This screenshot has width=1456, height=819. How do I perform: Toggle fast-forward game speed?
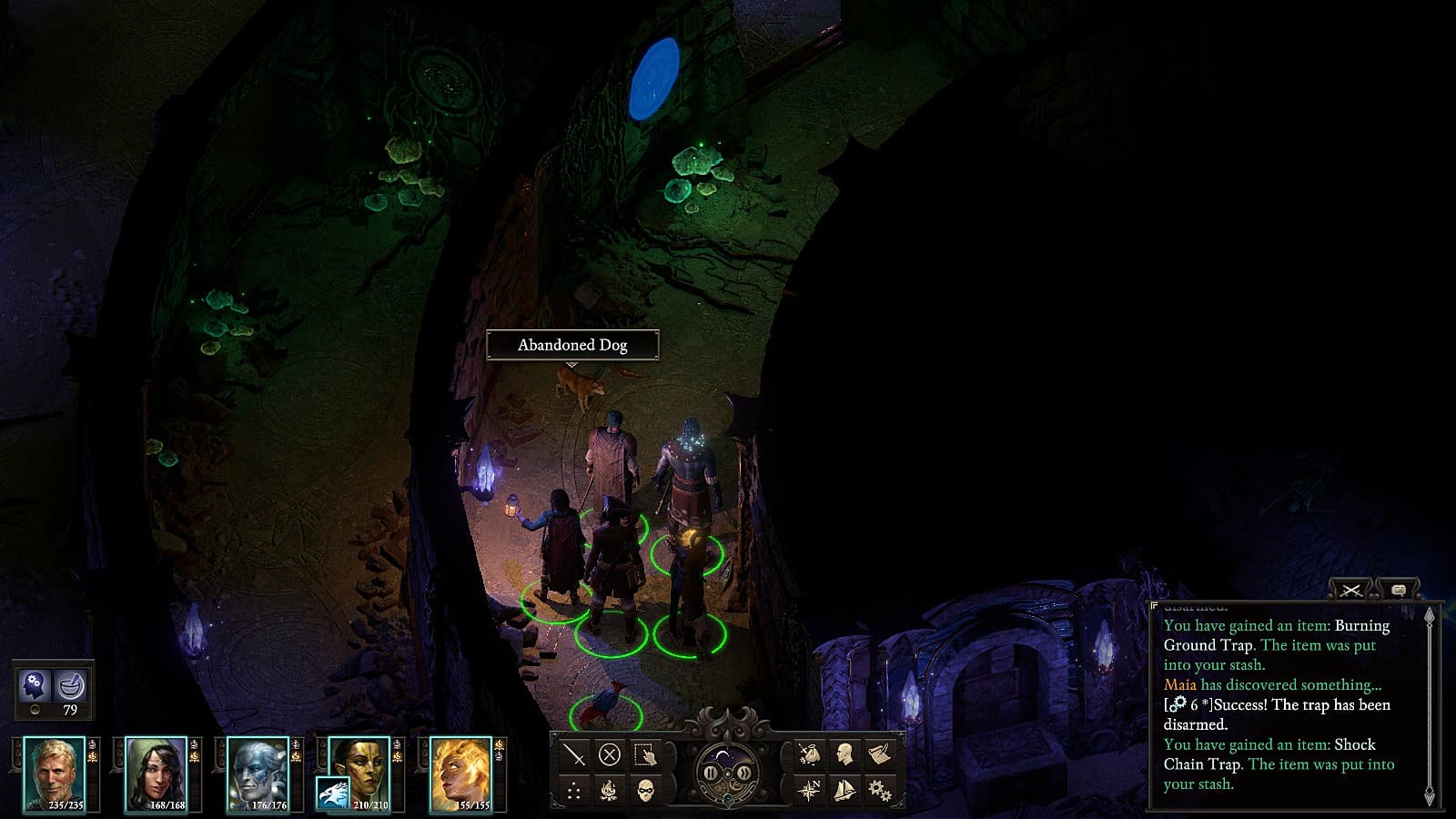[744, 773]
